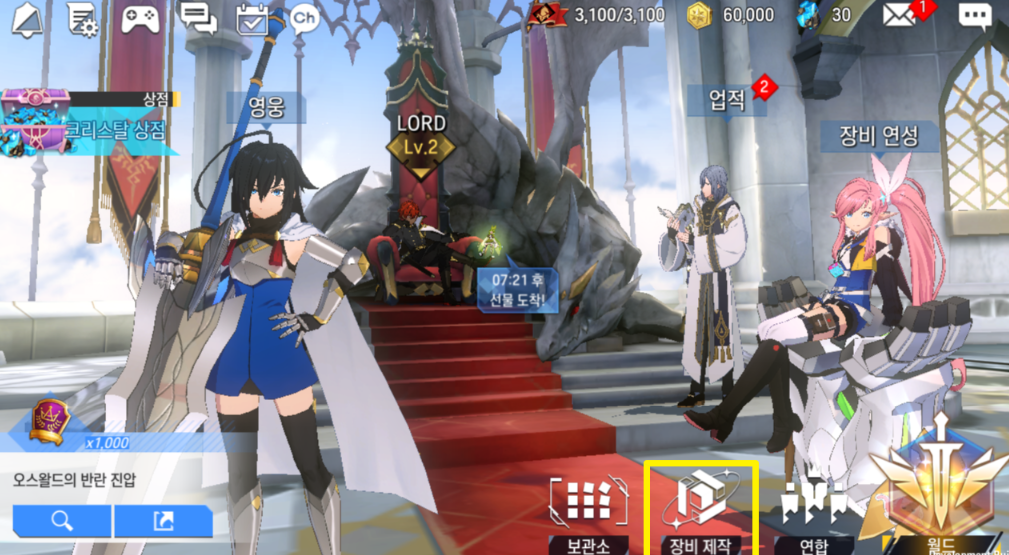Open the 장비 연성 equipment synthesis label
This screenshot has height=555, width=1009.
click(879, 135)
